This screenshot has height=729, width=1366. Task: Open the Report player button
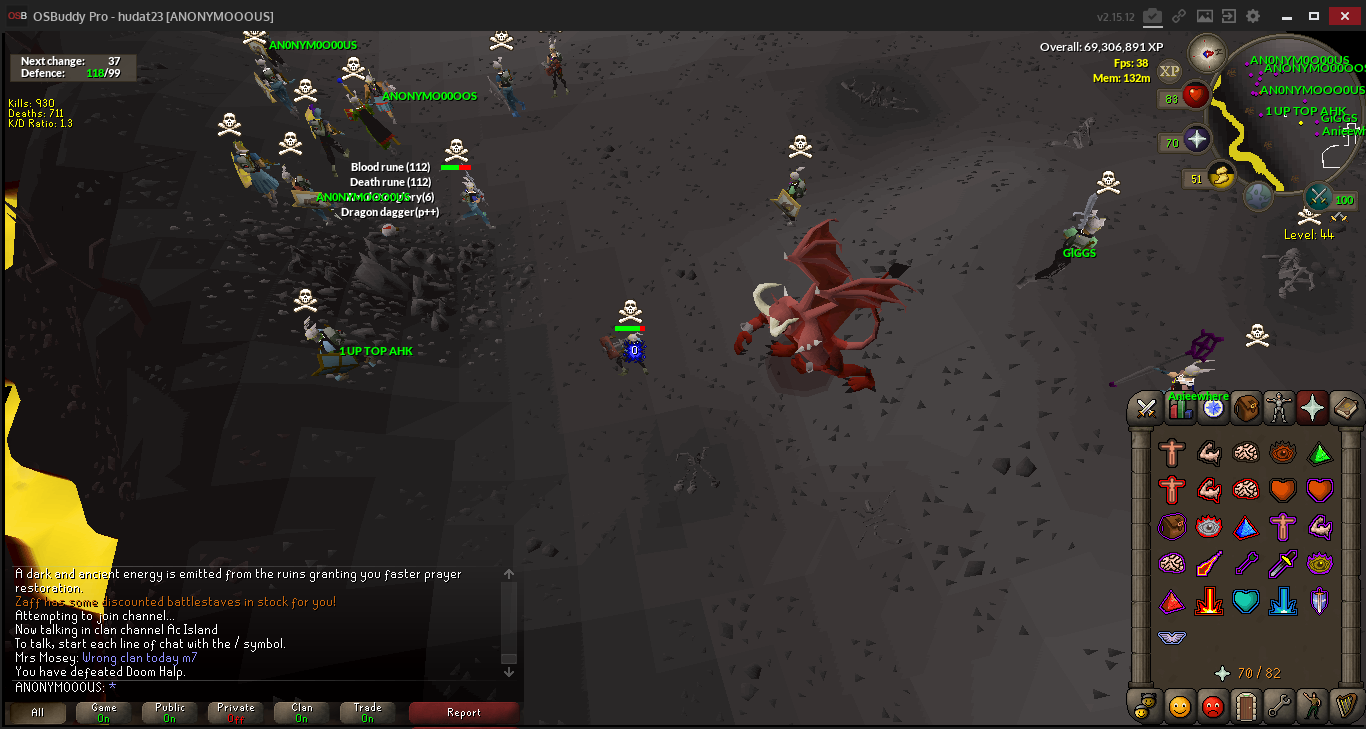463,712
